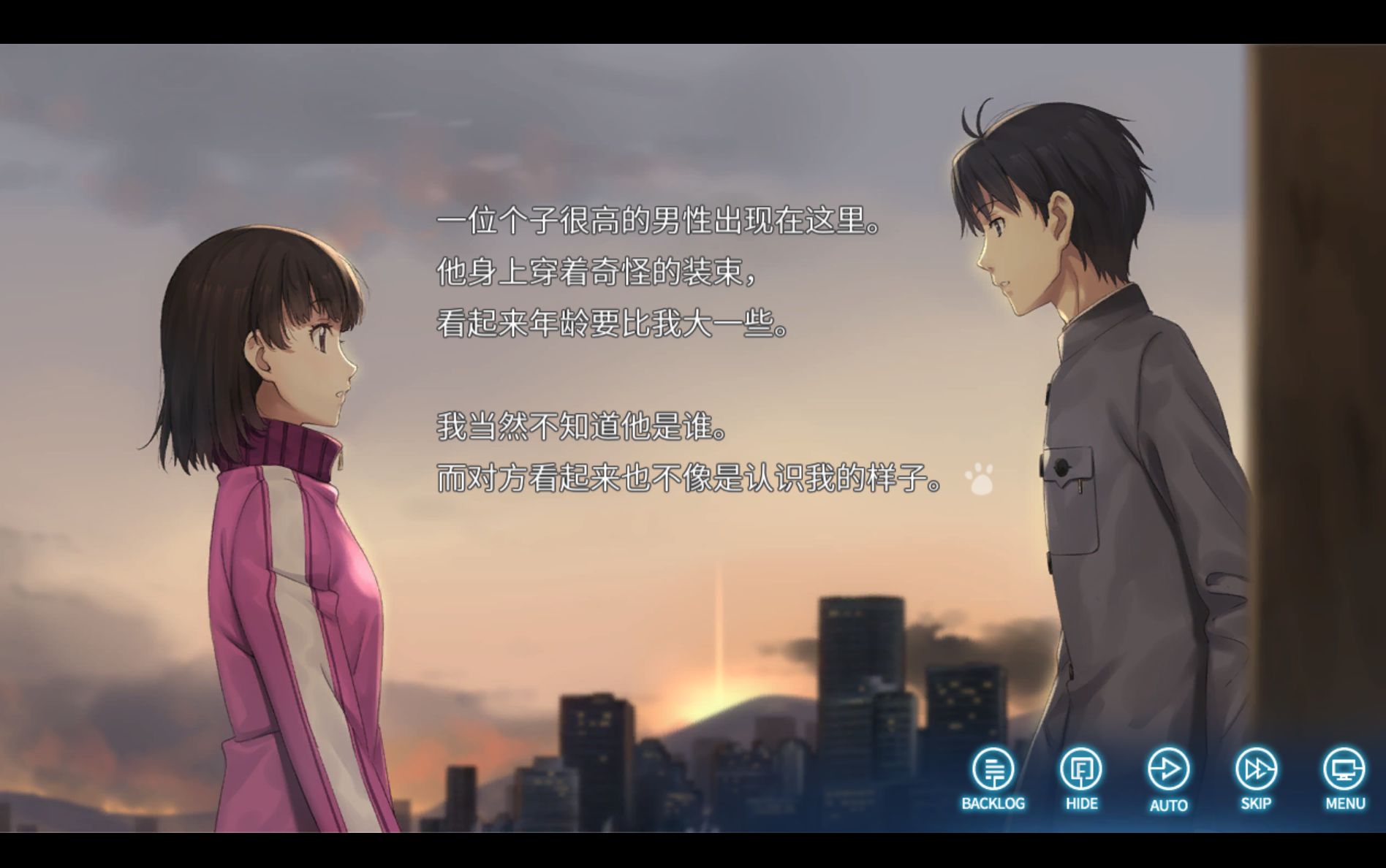1386x868 pixels.
Task: Click the paw print continue indicator
Action: click(x=979, y=479)
